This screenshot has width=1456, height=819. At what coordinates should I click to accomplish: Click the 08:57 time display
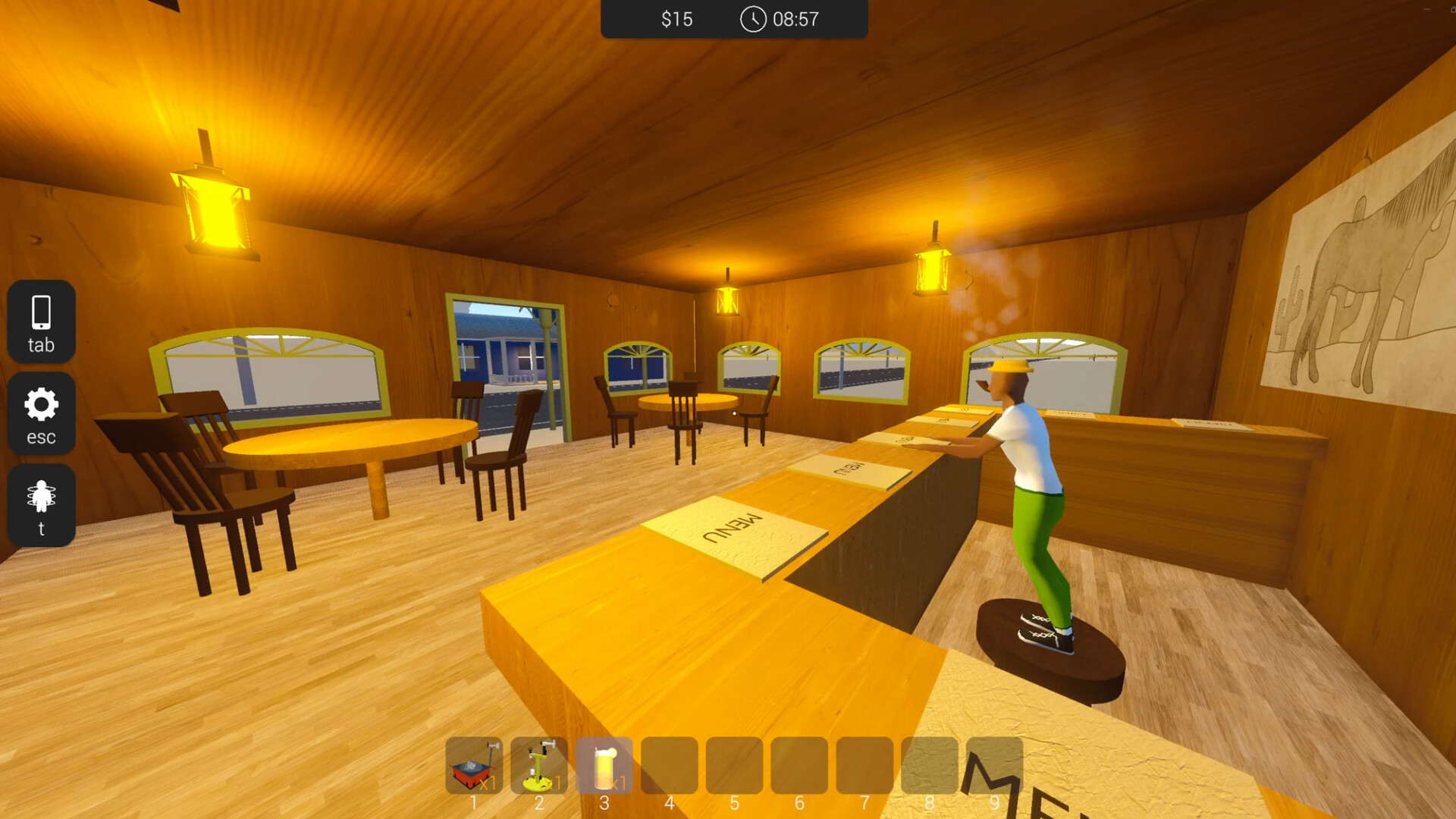[x=795, y=20]
